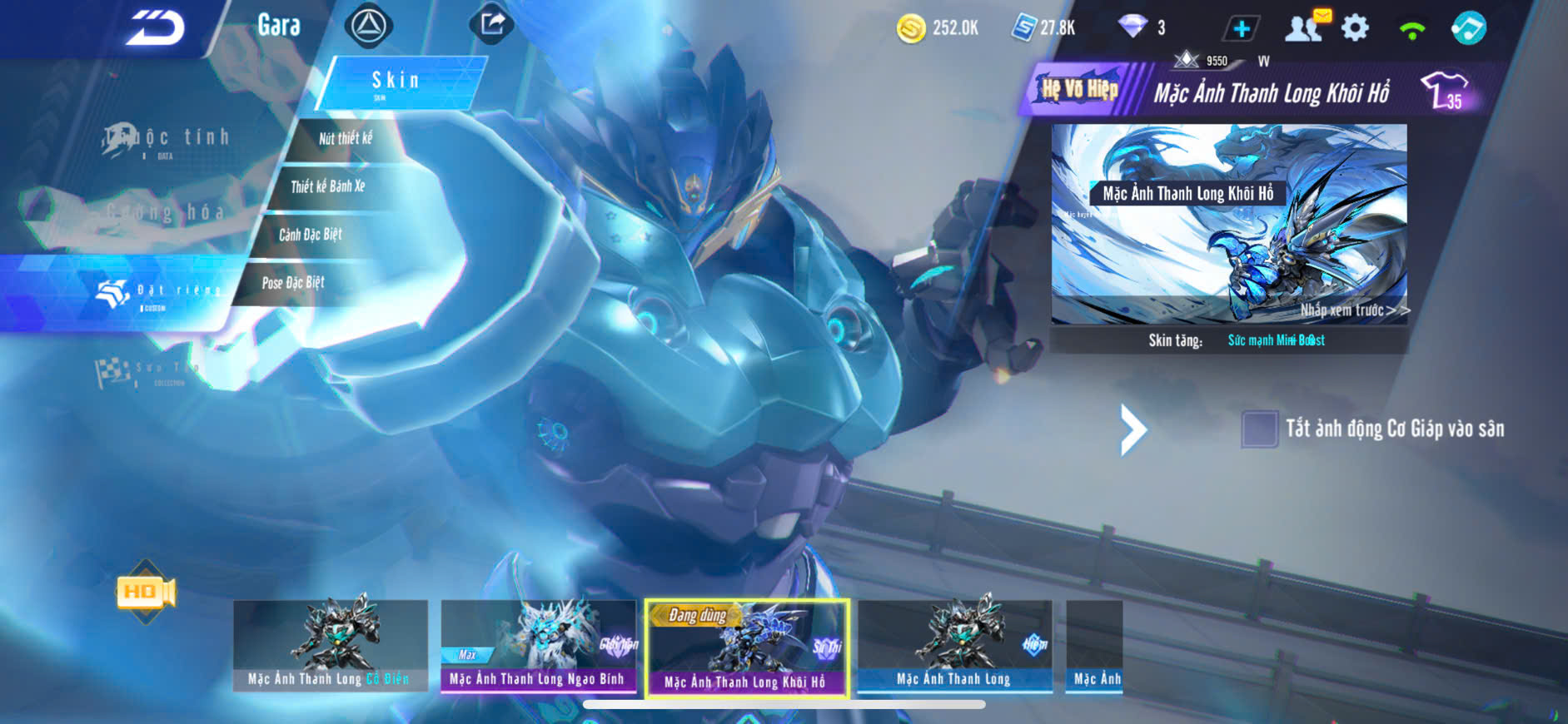Add currency with the plus button
Image resolution: width=1568 pixels, height=724 pixels.
click(x=1241, y=28)
